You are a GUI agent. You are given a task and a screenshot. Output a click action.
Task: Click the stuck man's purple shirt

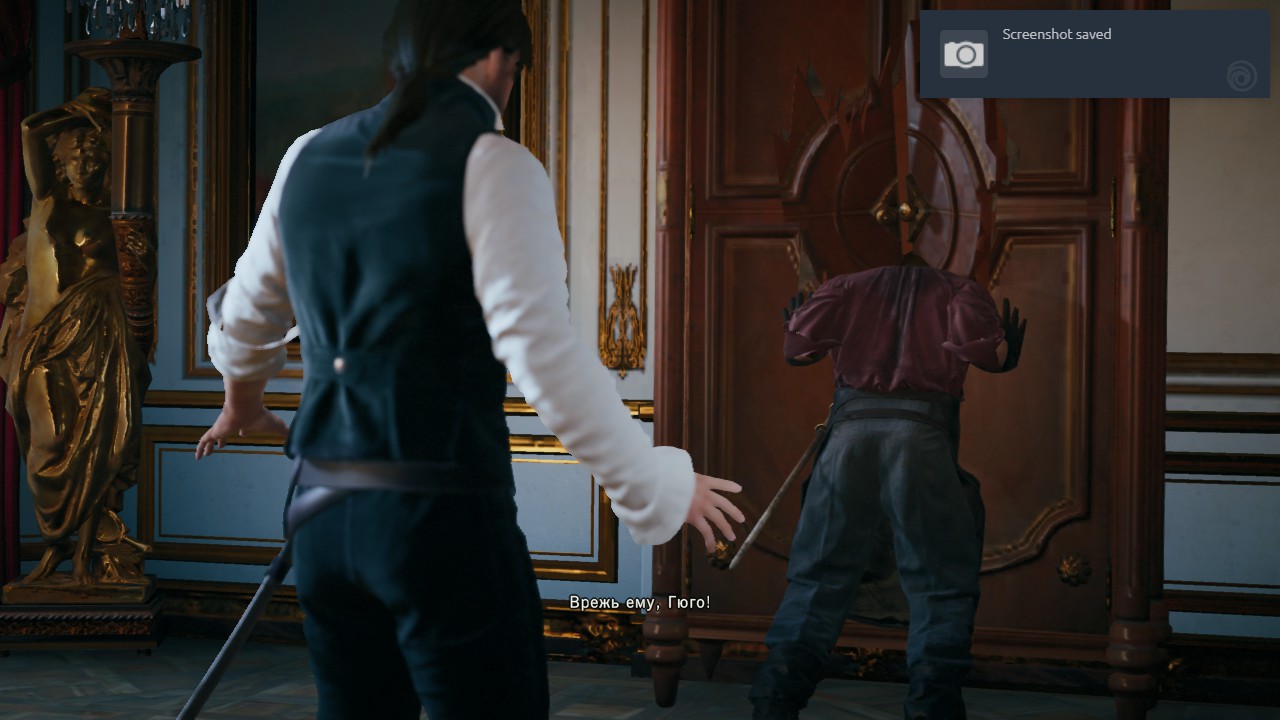coord(890,320)
